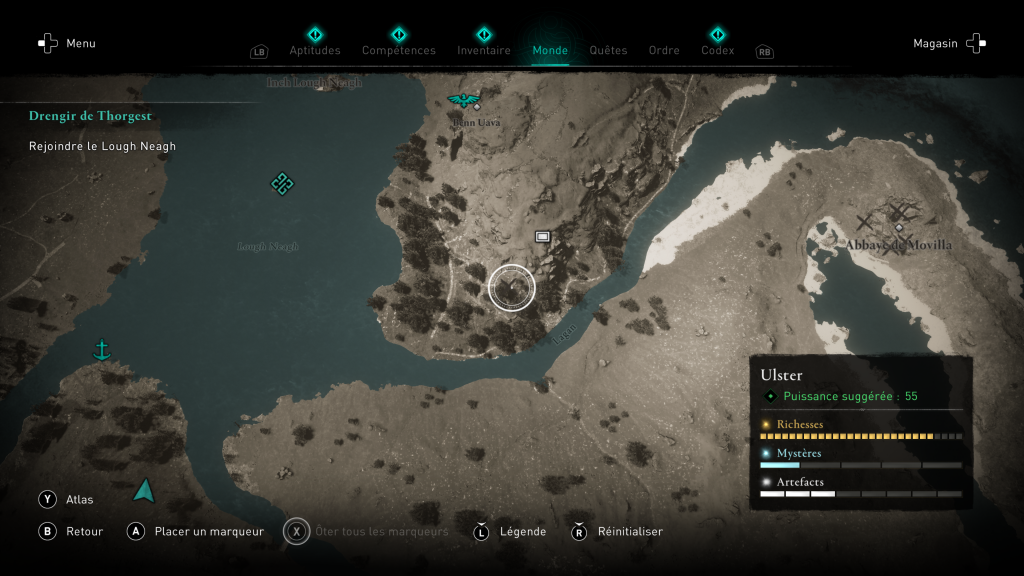Viewport: 1024px width, 576px height.
Task: Switch to the Ordre tab
Action: coord(664,50)
